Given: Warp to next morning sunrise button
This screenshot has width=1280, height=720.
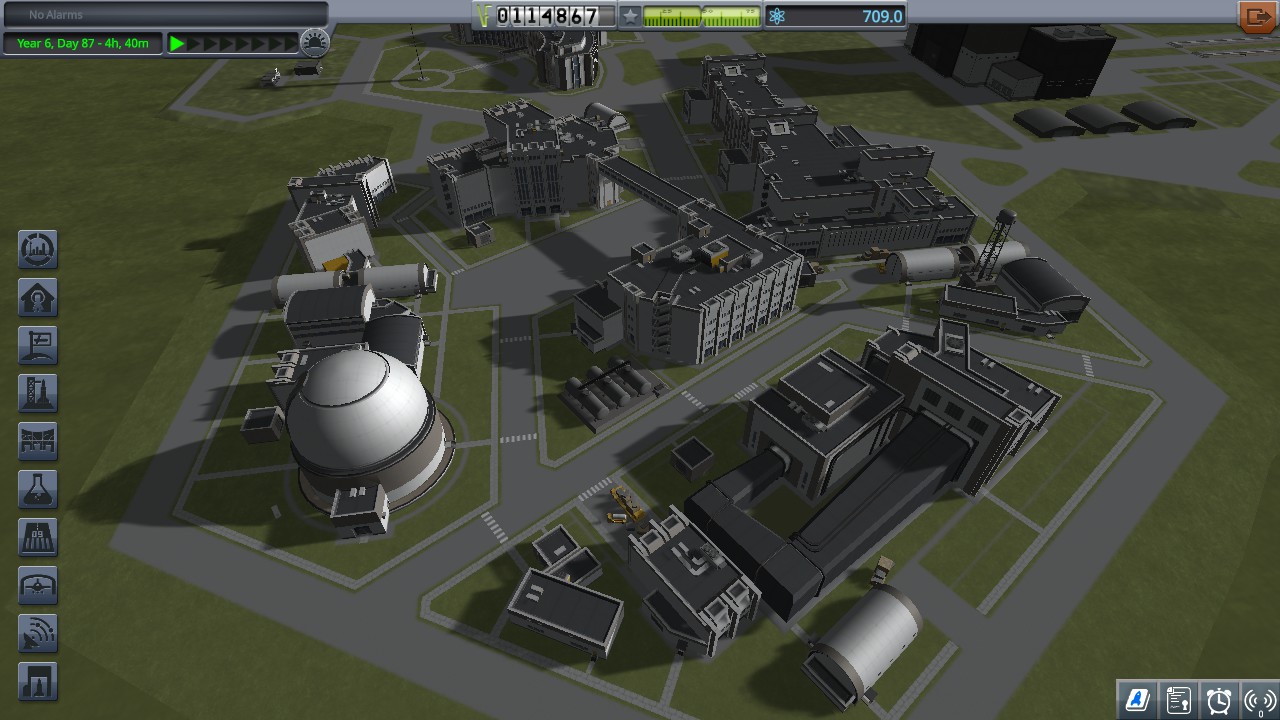Looking at the screenshot, I should click(x=315, y=43).
